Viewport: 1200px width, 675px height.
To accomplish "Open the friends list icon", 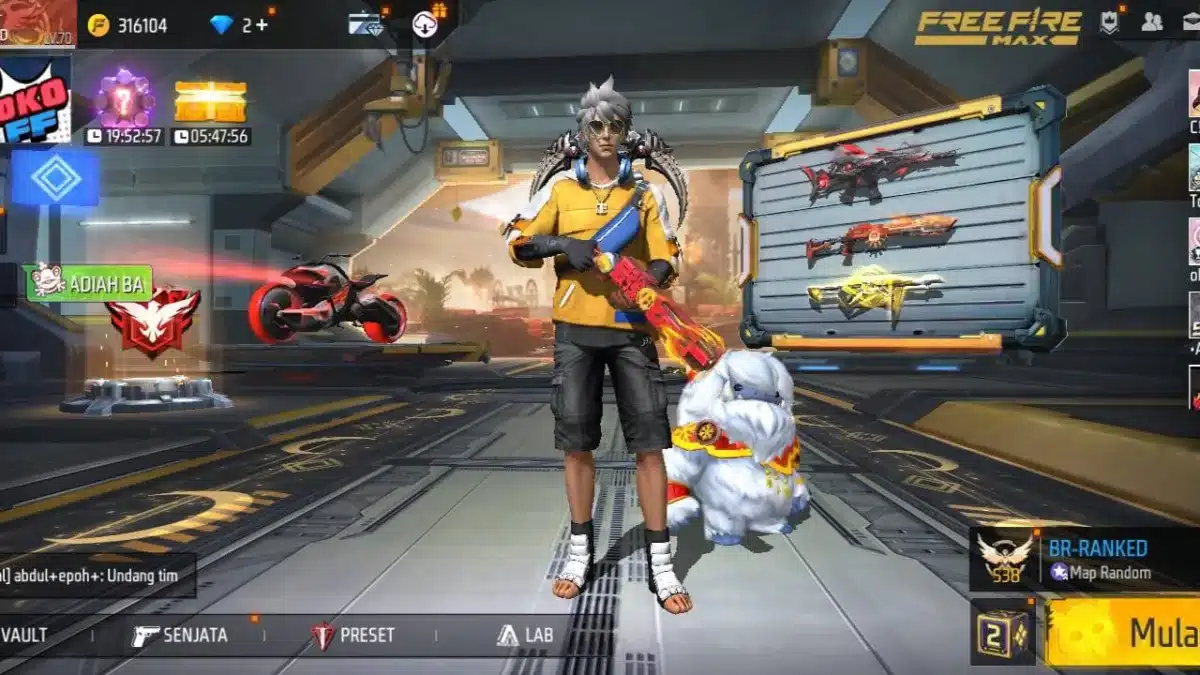I will pyautogui.click(x=1152, y=22).
